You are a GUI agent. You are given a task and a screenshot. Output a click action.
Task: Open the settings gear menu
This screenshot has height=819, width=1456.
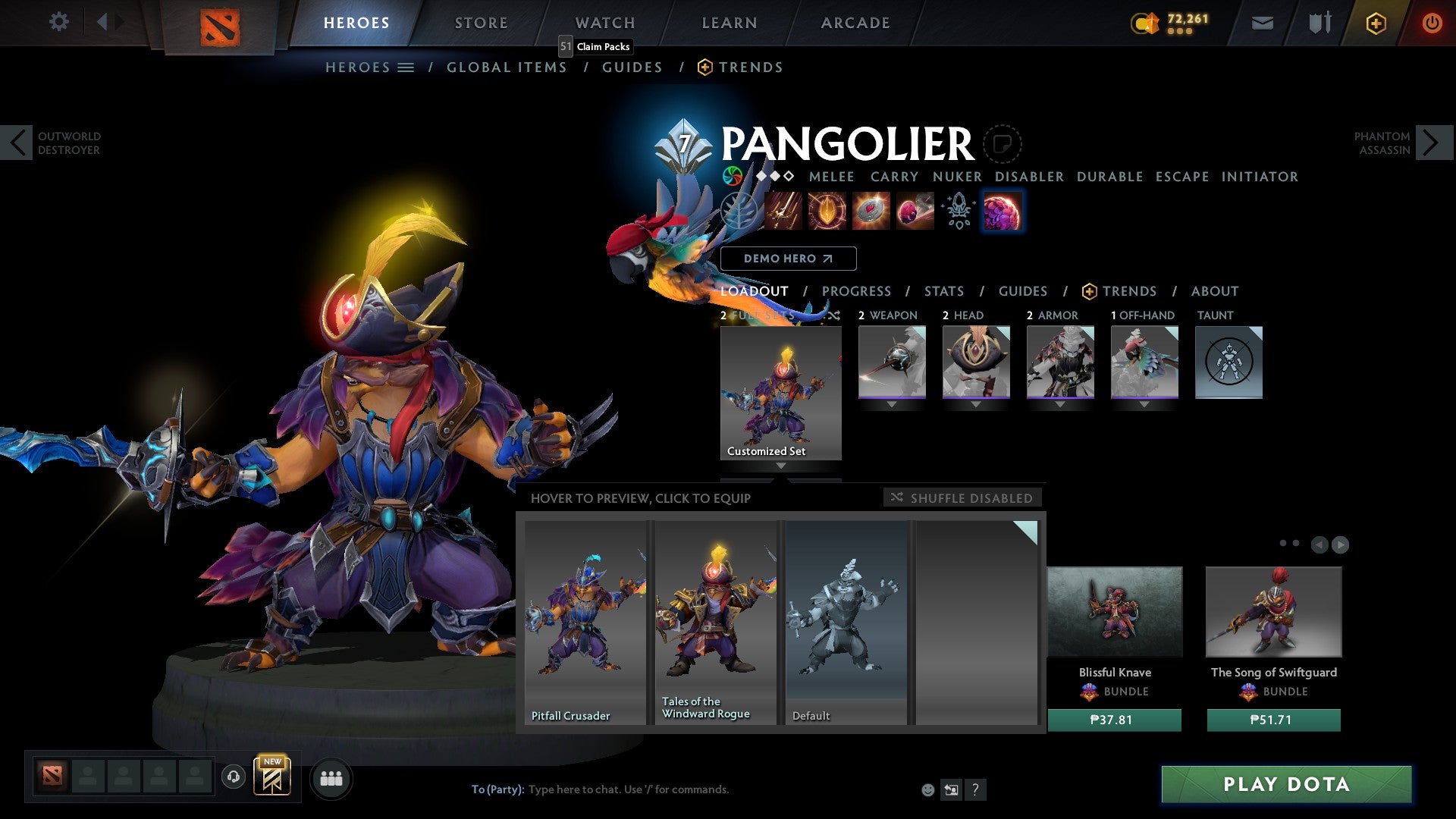[58, 22]
